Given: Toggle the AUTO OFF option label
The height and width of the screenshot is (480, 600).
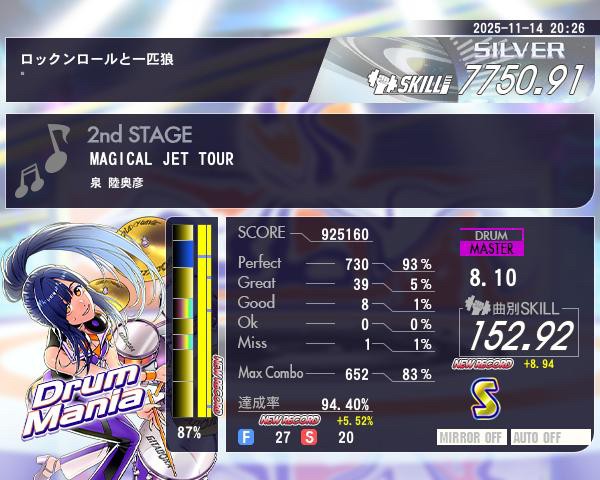Looking at the screenshot, I should 550,437.
